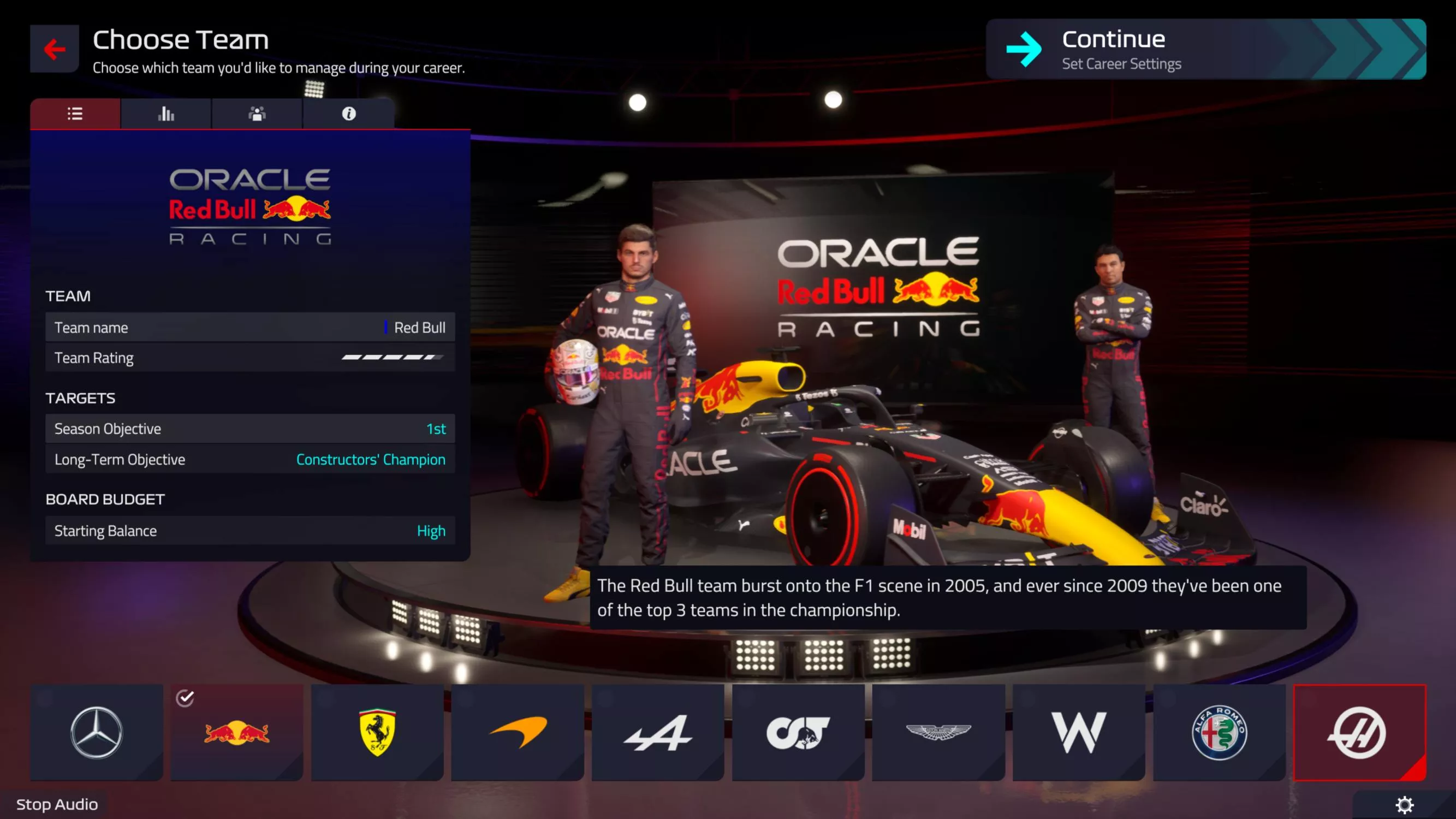Select the Alfa Romeo team logo
The image size is (1456, 819).
tap(1219, 732)
